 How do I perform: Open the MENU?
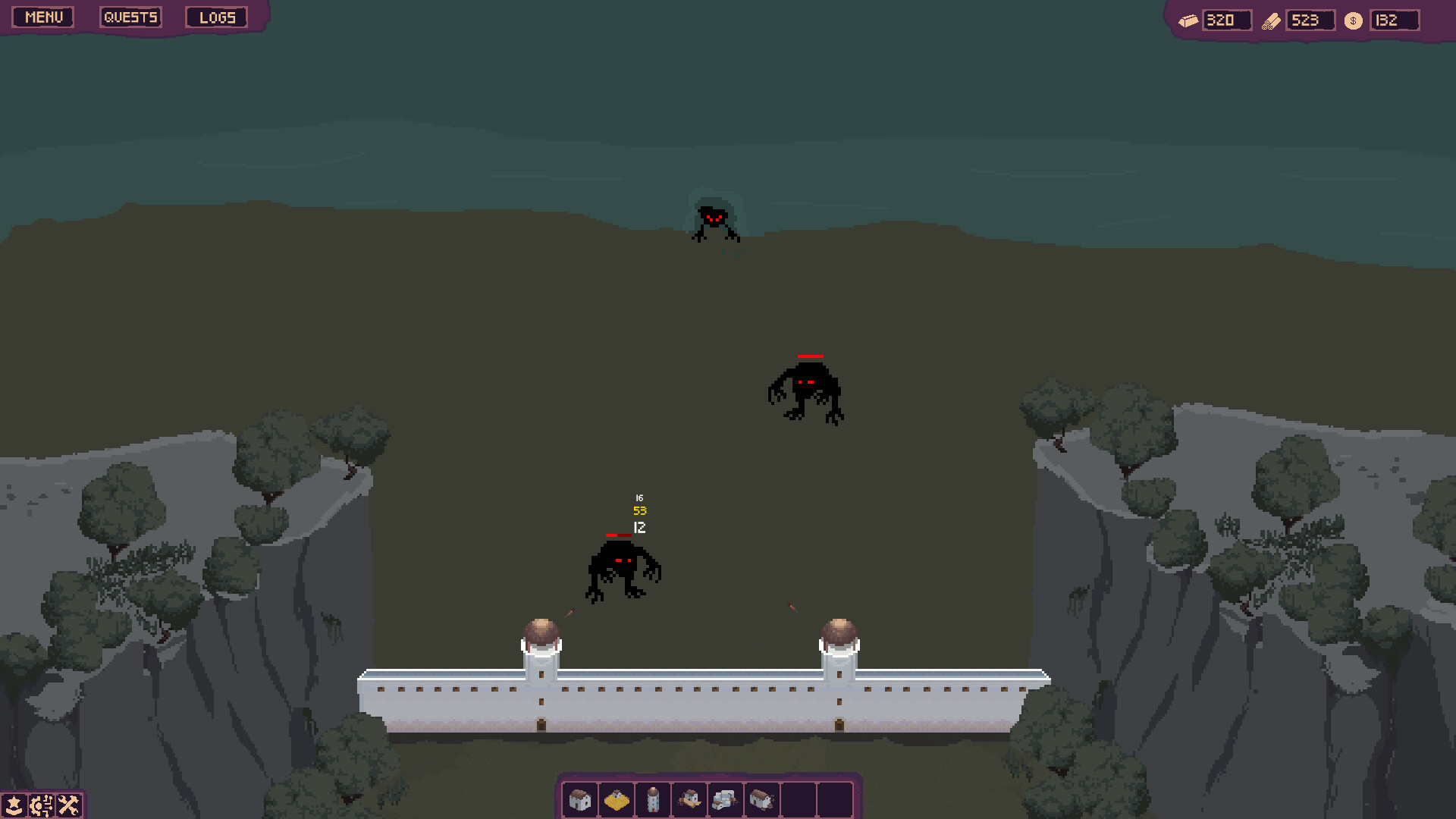coord(42,17)
